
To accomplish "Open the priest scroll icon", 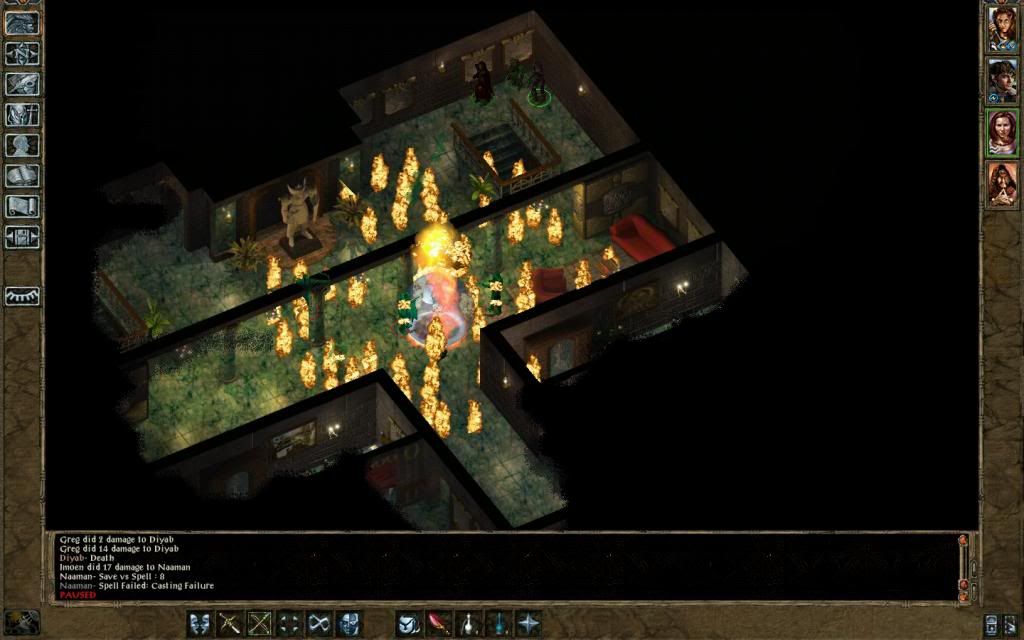I will (x=22, y=207).
